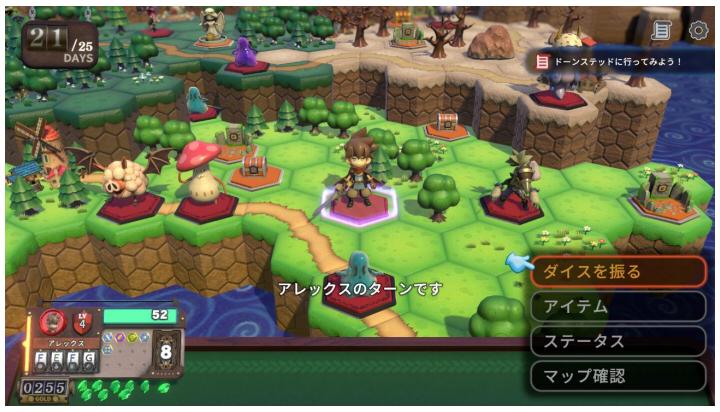Select Alex's character portrait
This screenshot has height=412, width=720.
click(52, 322)
